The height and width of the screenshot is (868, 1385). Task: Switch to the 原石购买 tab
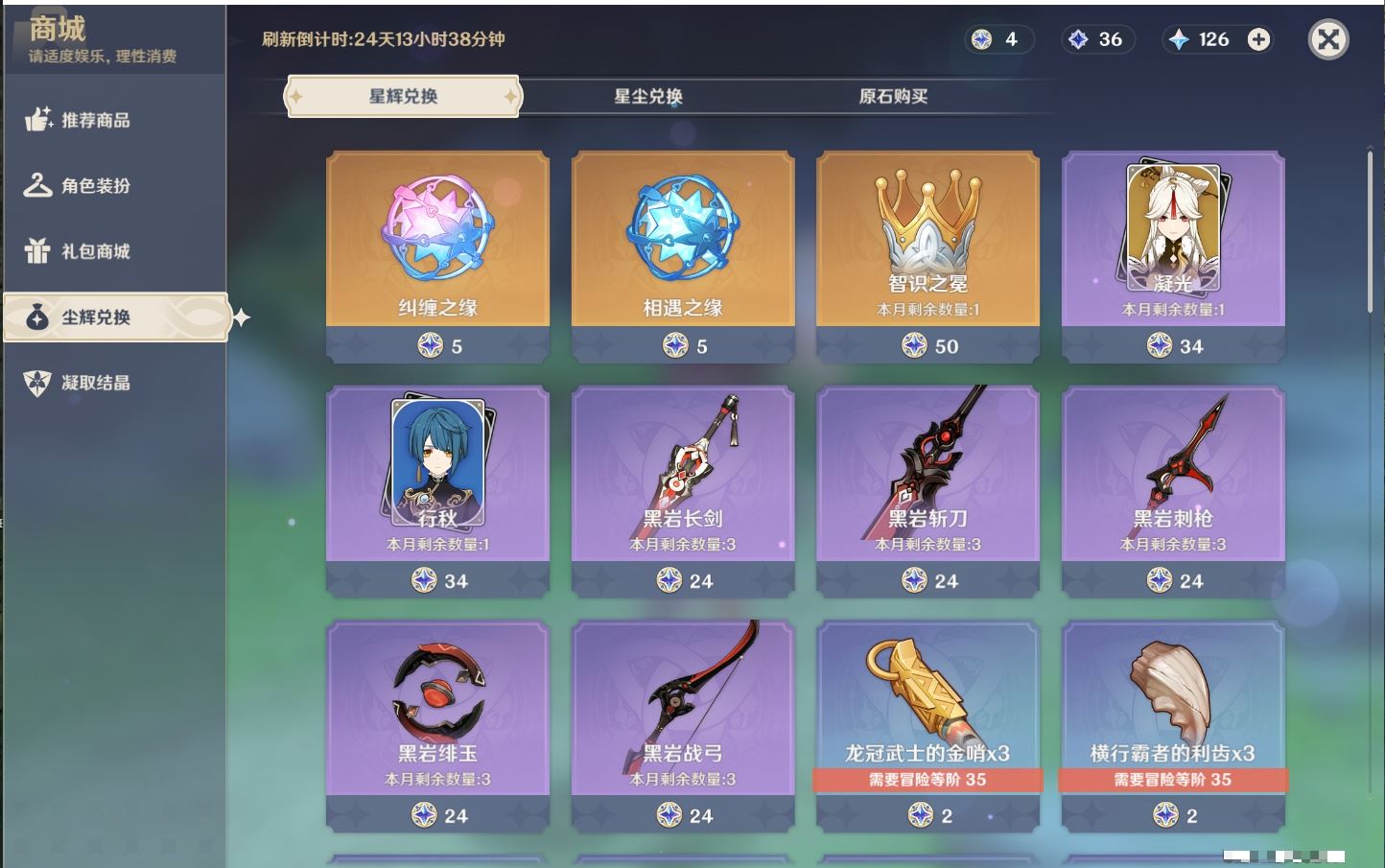(x=893, y=96)
